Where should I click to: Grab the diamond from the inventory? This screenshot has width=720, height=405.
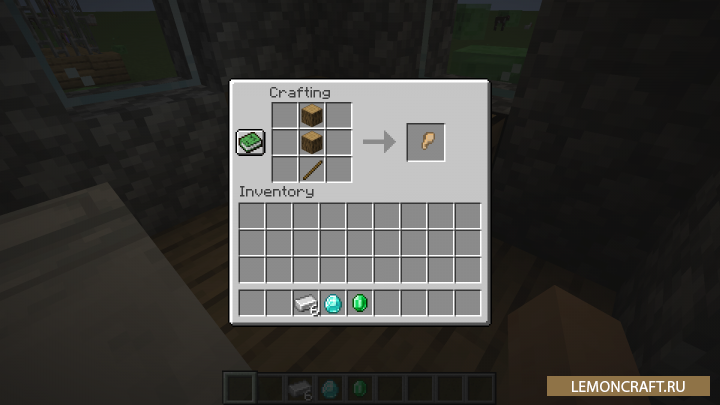coord(333,303)
